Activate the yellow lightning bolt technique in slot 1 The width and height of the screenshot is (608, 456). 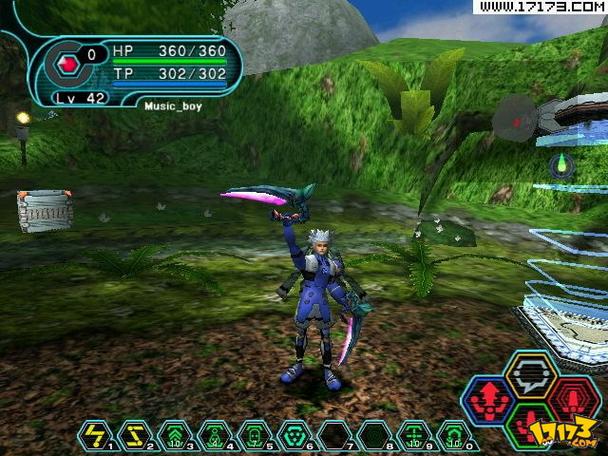[93, 434]
